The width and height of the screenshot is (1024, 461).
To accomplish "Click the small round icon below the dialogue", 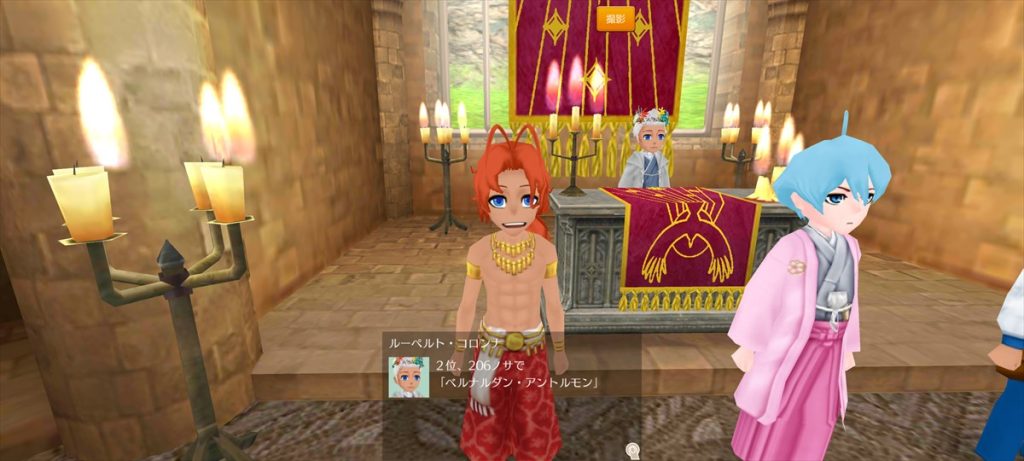I will [631, 450].
